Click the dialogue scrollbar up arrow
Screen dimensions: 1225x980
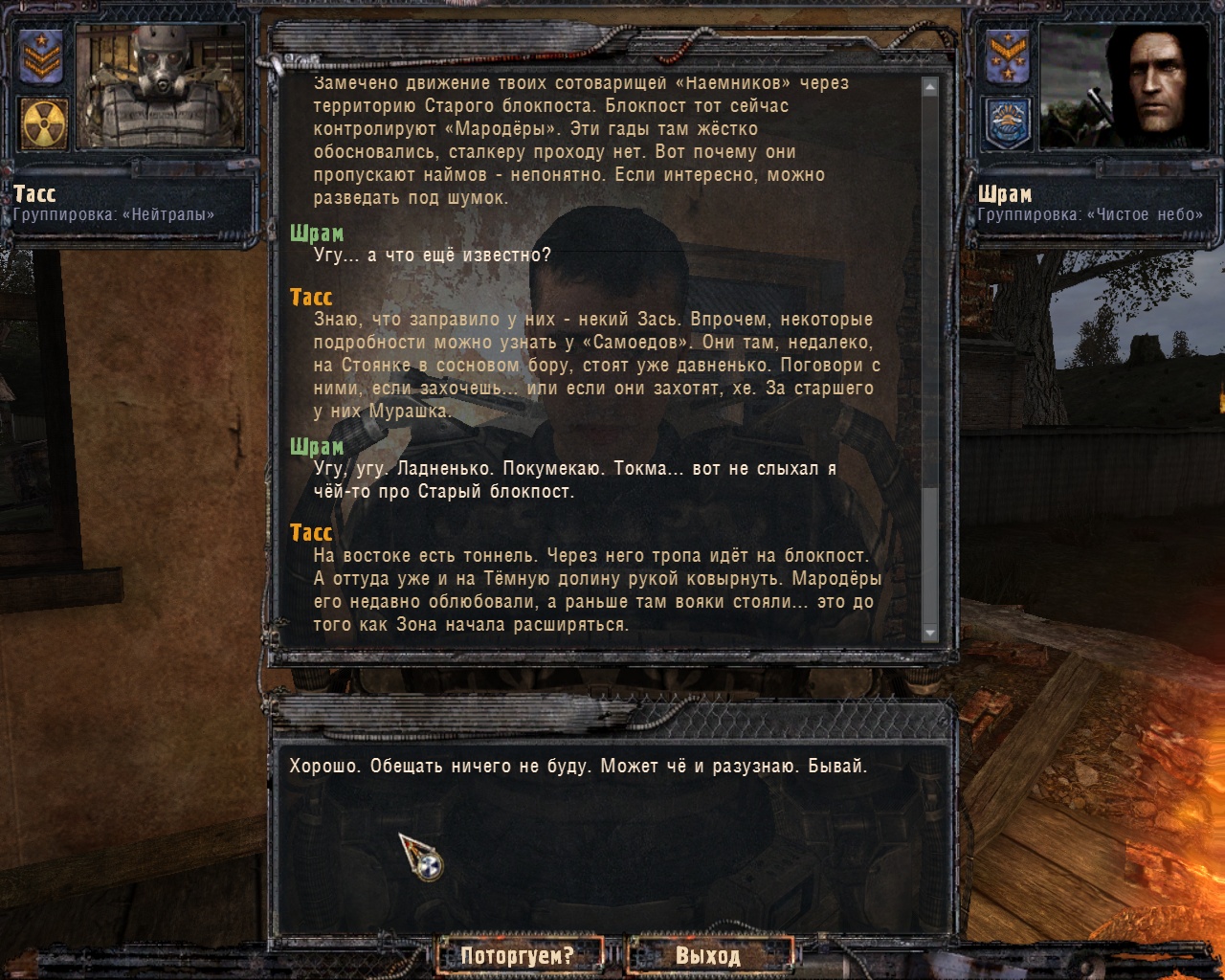point(929,86)
